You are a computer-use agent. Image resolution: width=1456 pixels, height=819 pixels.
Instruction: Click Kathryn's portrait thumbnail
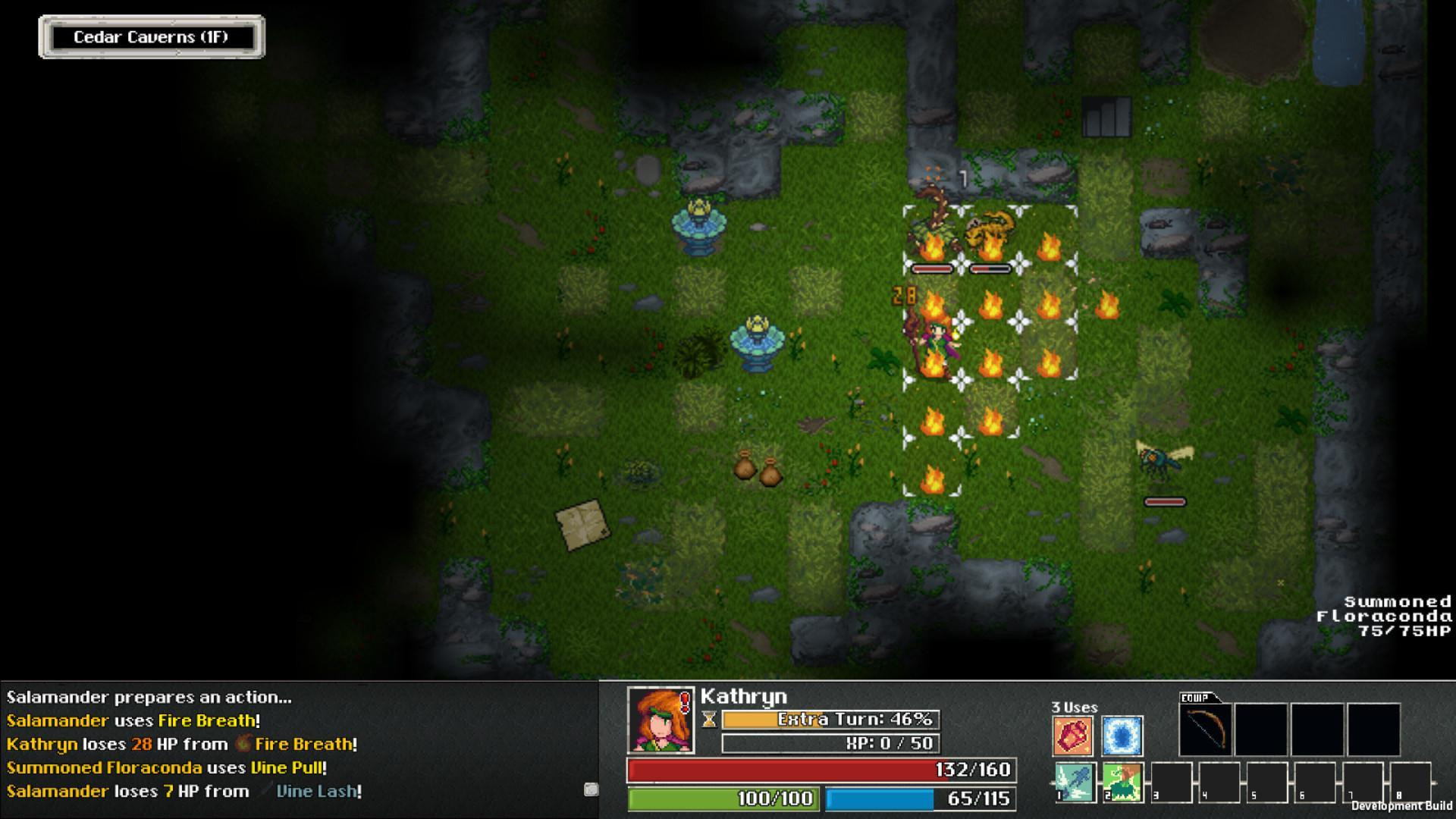(x=659, y=718)
